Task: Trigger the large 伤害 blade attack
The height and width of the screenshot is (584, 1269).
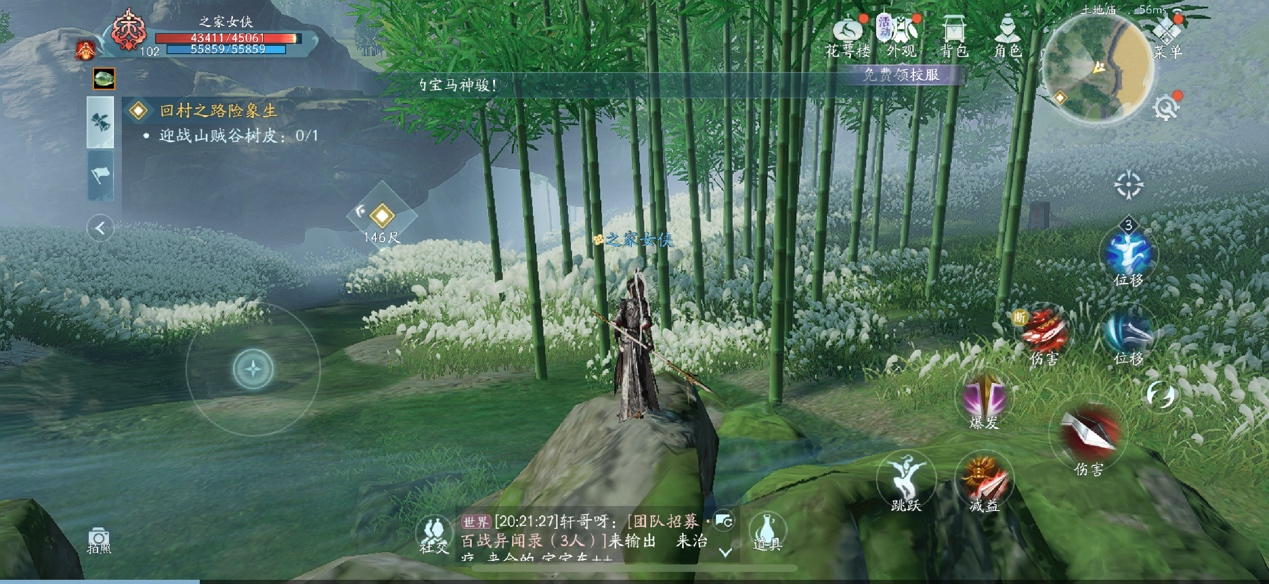Action: [1088, 434]
